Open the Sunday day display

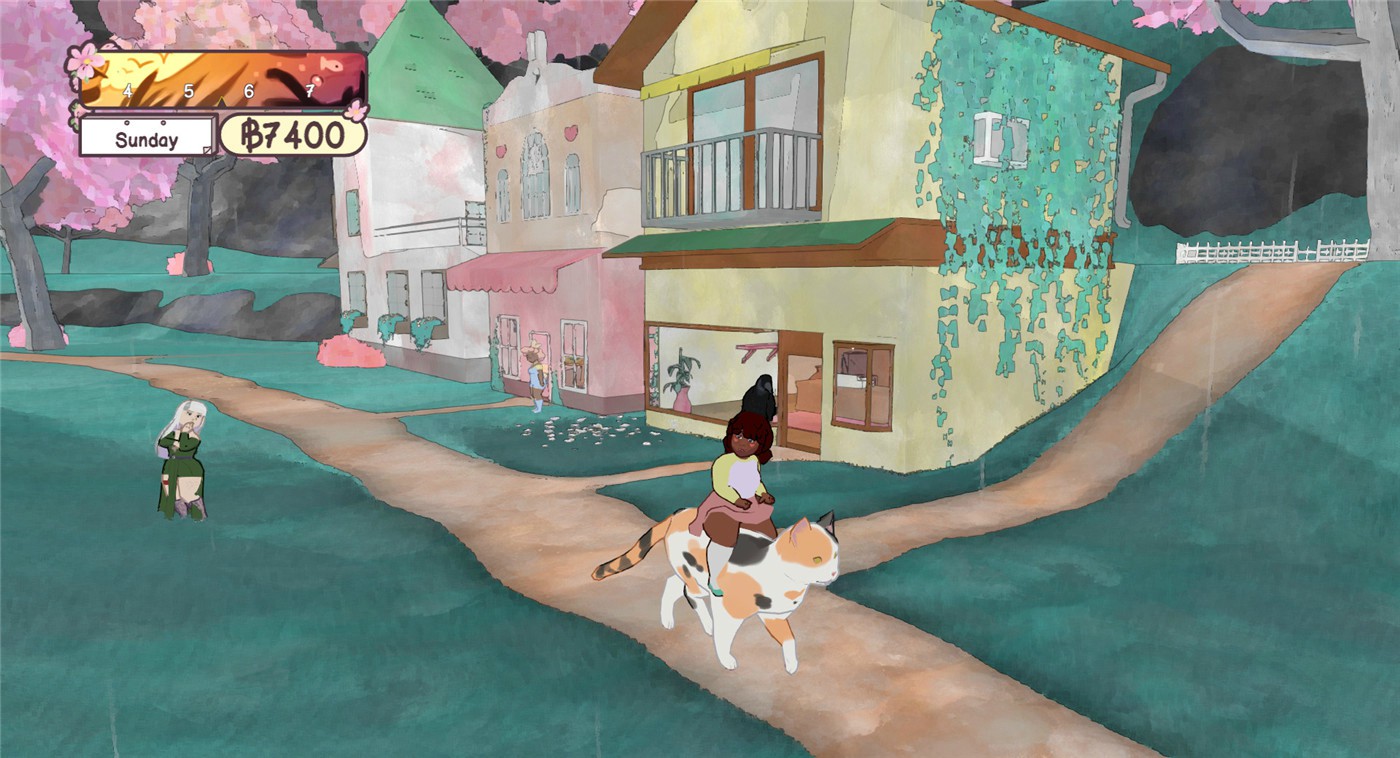click(147, 138)
